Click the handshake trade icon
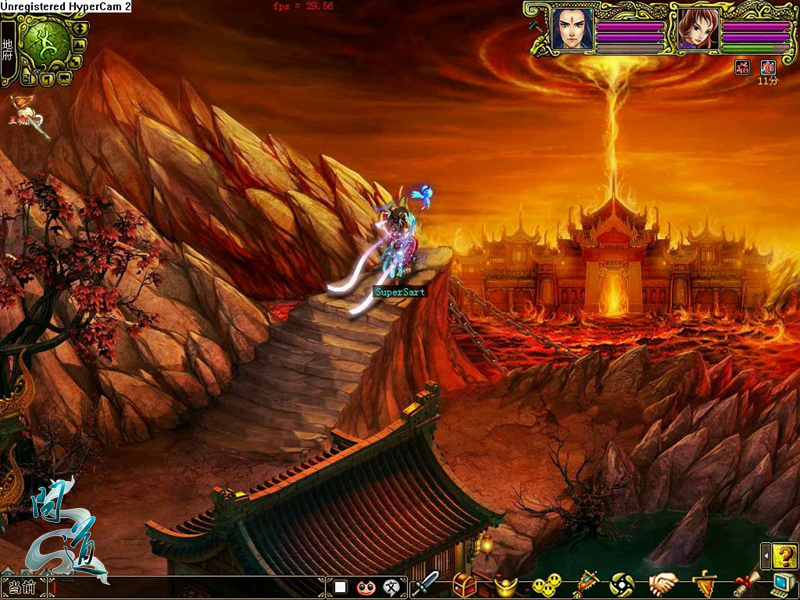 (663, 584)
